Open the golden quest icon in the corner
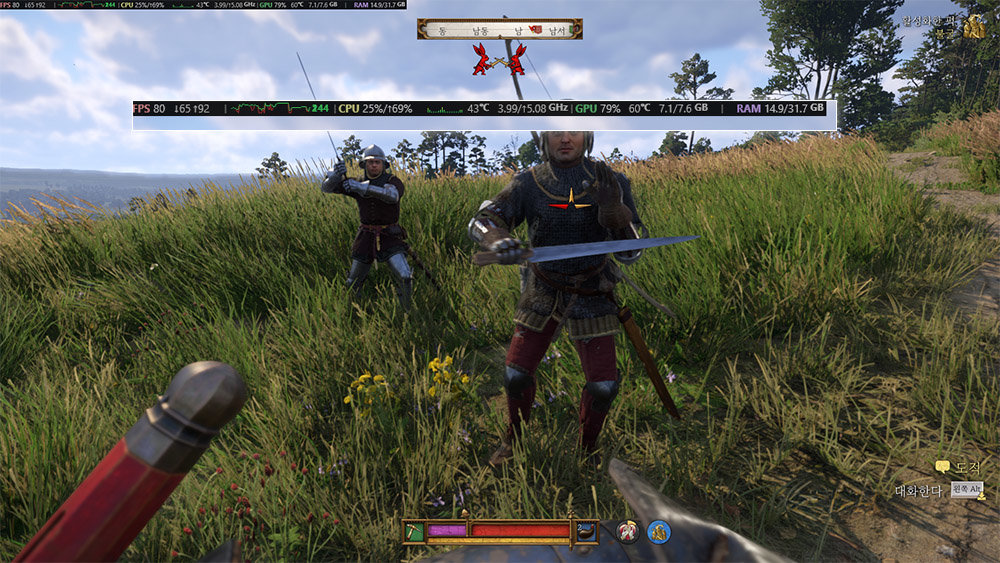The height and width of the screenshot is (563, 1000). click(974, 28)
